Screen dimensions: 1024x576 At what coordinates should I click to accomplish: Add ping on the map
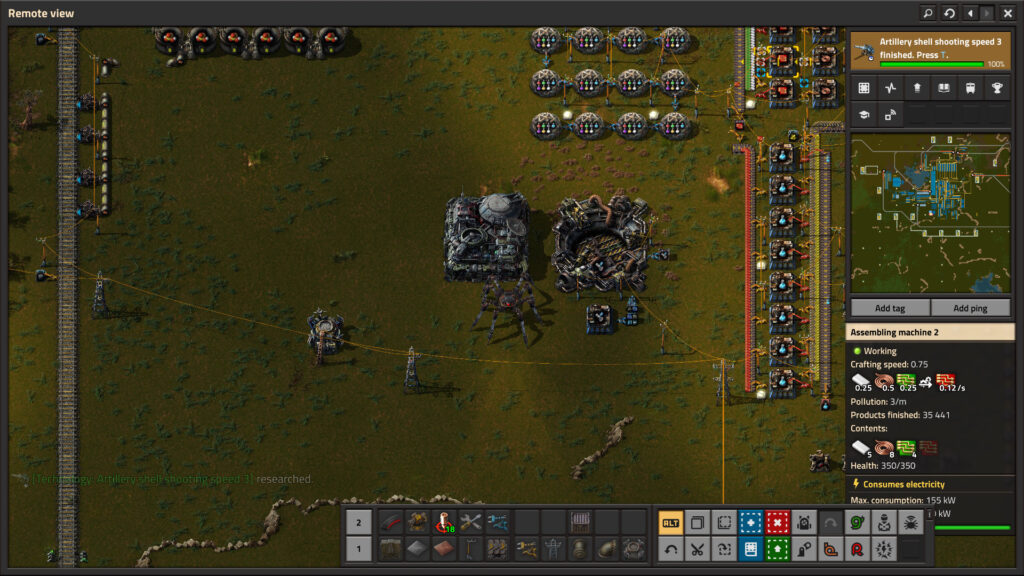pyautogui.click(x=970, y=308)
